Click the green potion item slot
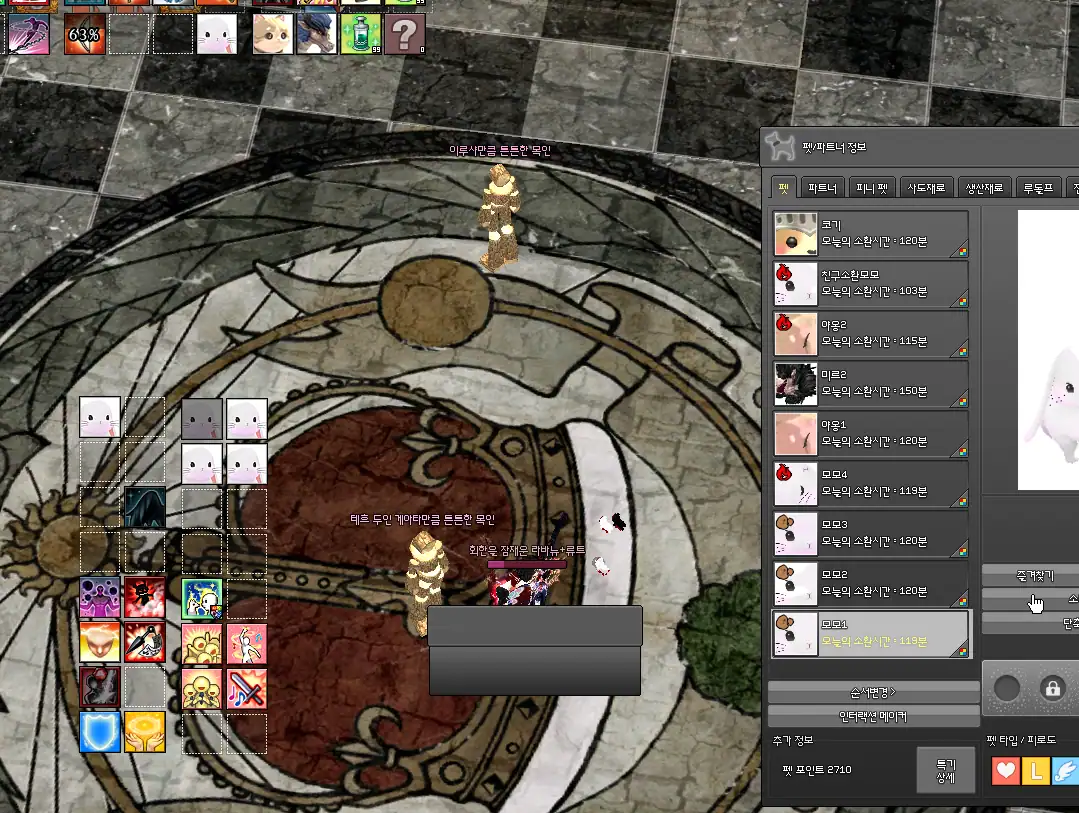 click(360, 34)
